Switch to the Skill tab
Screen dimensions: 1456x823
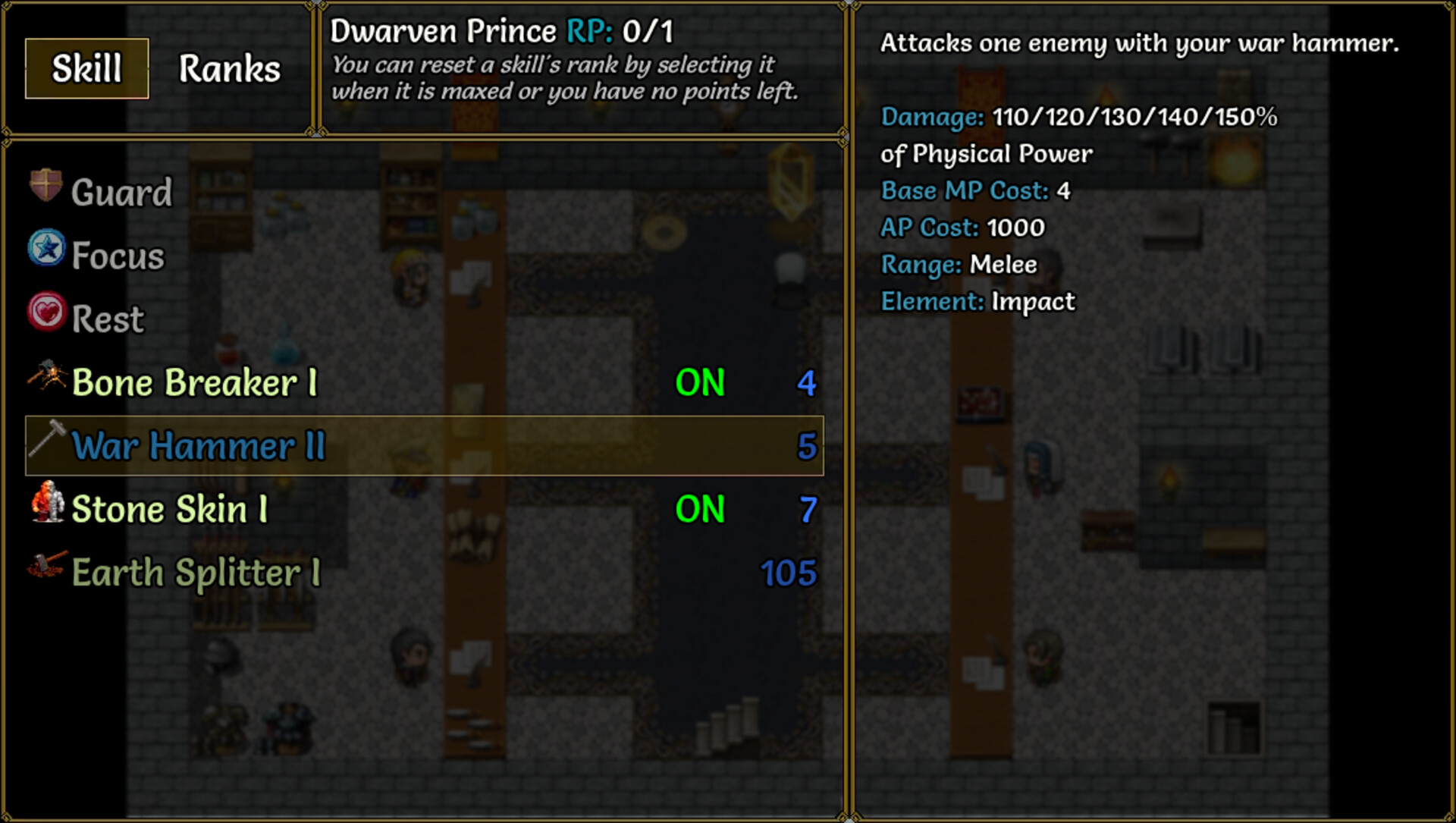[x=86, y=68]
